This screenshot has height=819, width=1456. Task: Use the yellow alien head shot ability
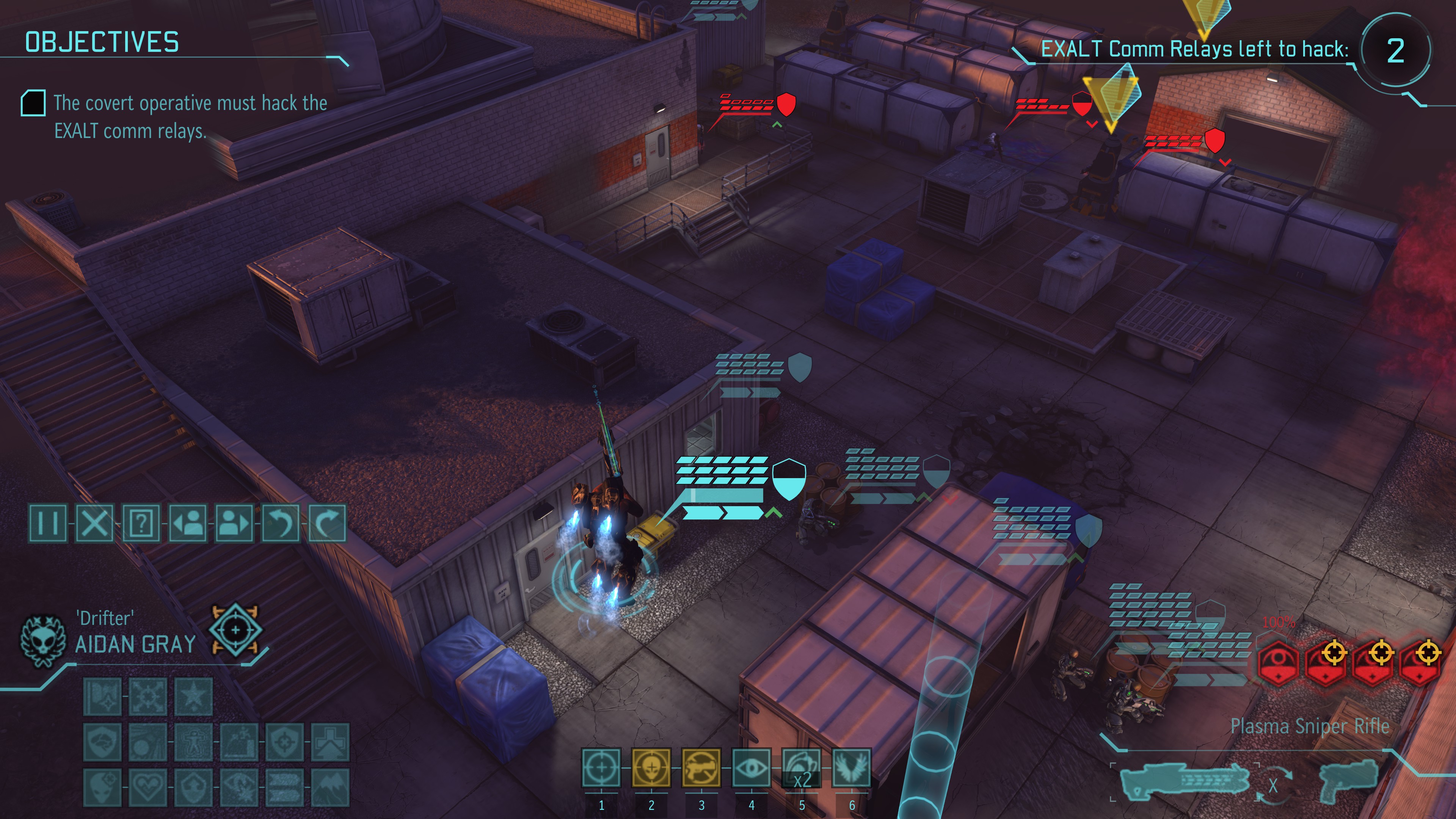[651, 767]
